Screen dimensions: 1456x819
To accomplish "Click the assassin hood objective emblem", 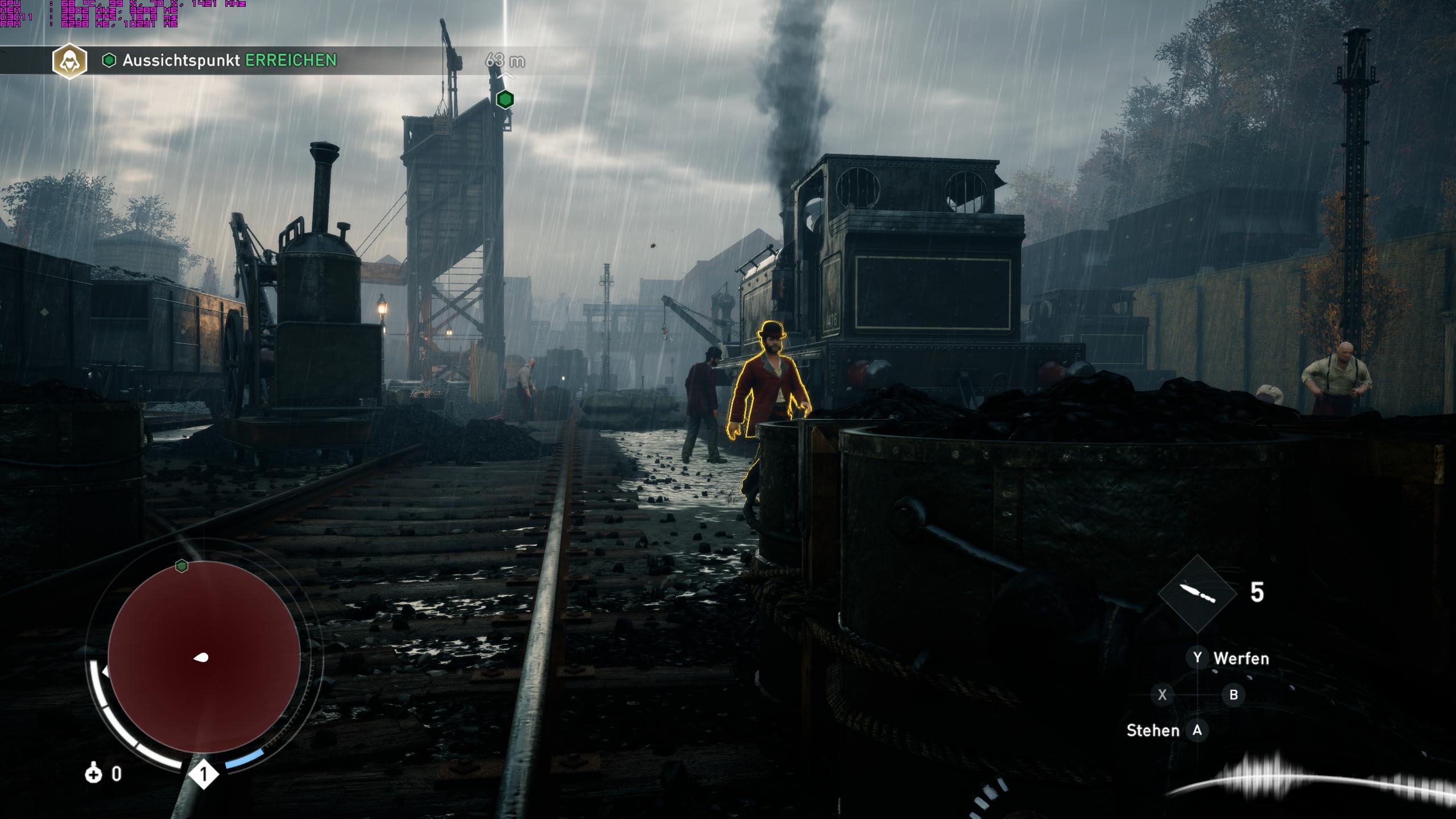I will pos(69,61).
